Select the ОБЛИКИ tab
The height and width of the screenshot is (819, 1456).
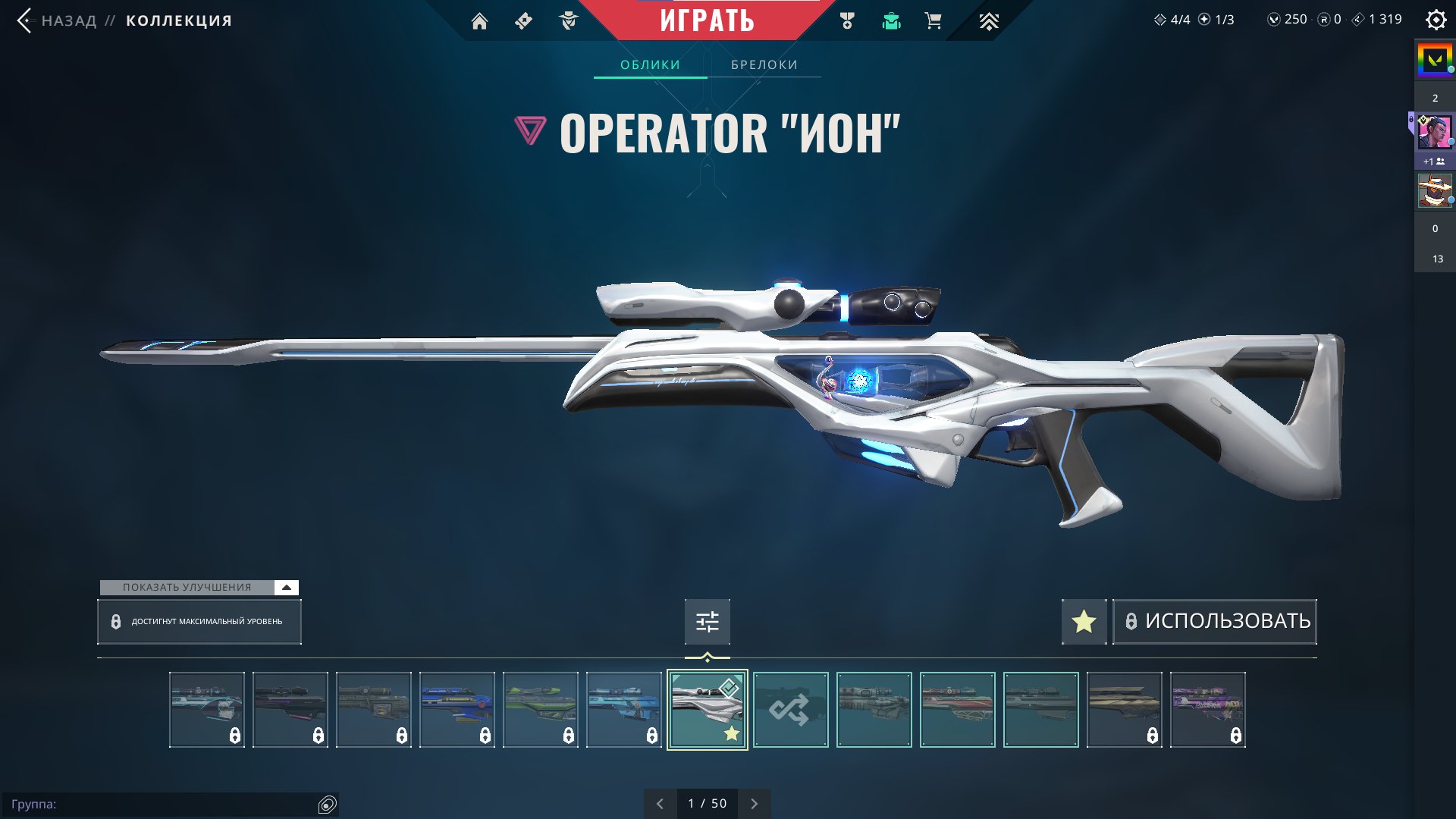(x=650, y=65)
